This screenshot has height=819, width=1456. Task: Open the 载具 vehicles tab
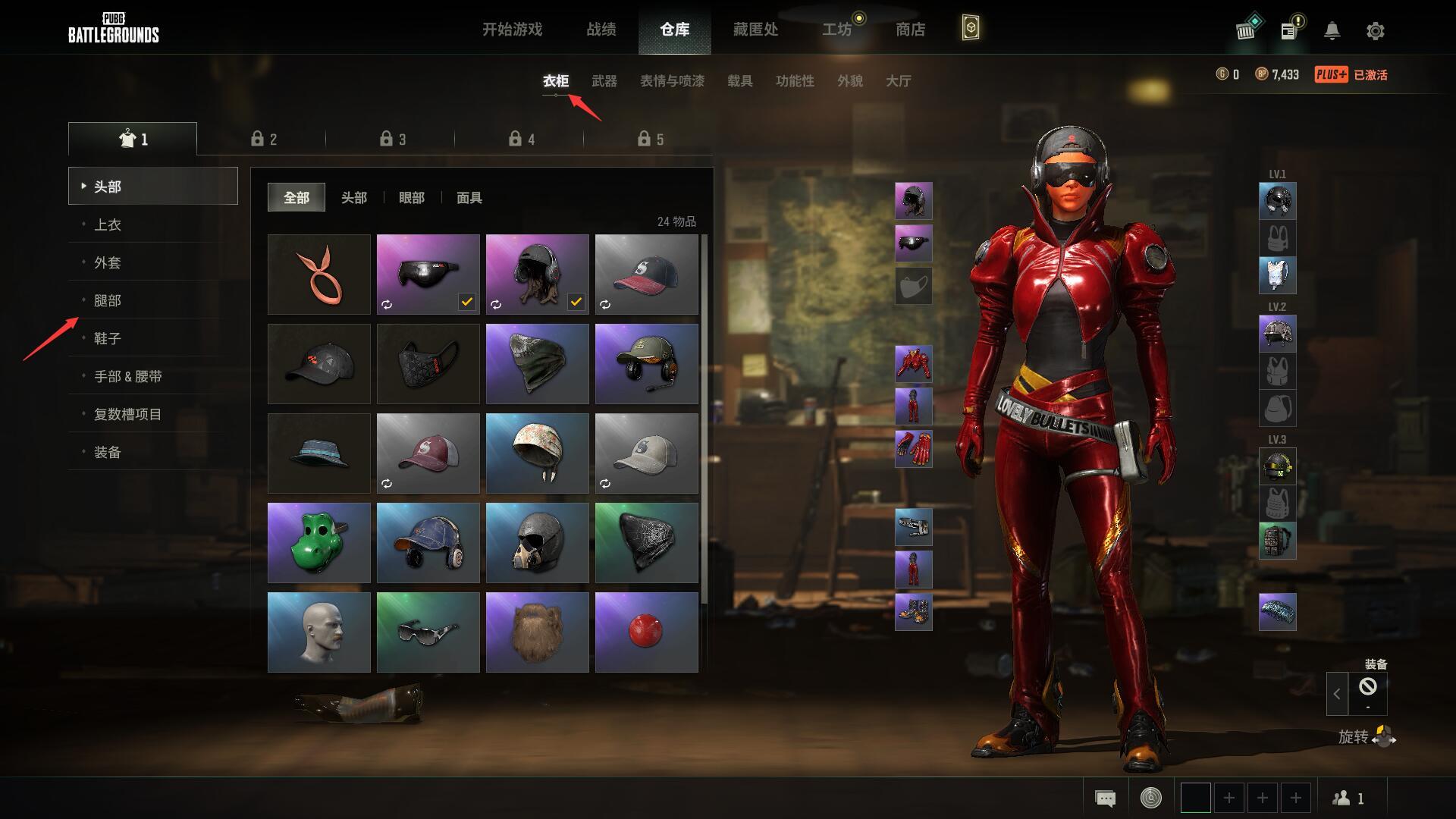pos(739,81)
